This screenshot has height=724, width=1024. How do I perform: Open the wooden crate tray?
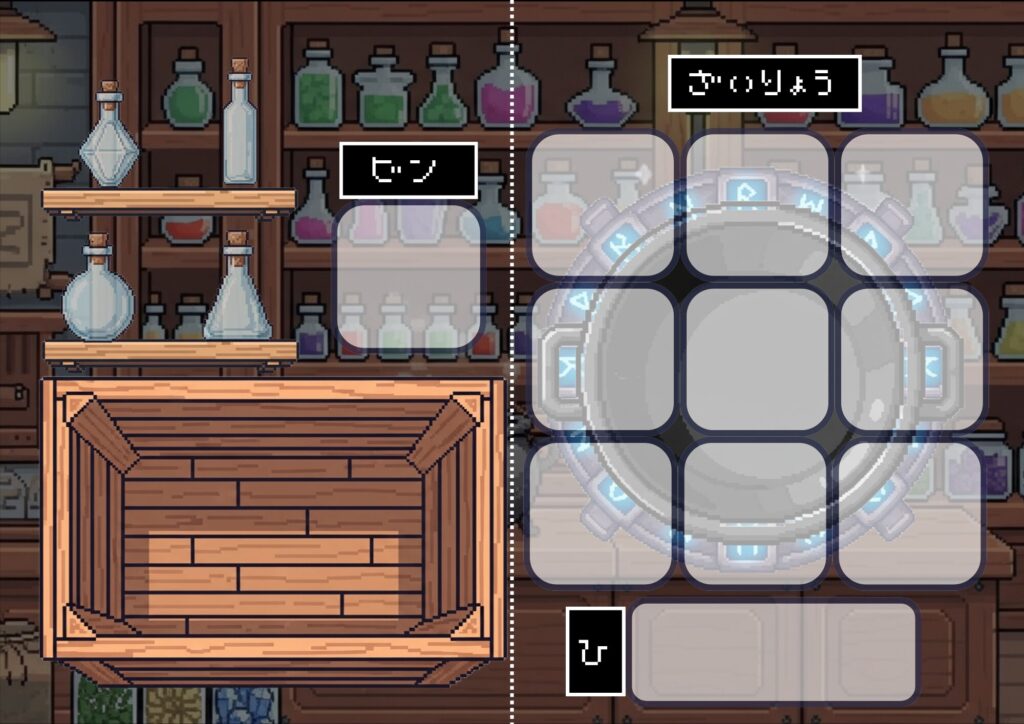(270, 520)
